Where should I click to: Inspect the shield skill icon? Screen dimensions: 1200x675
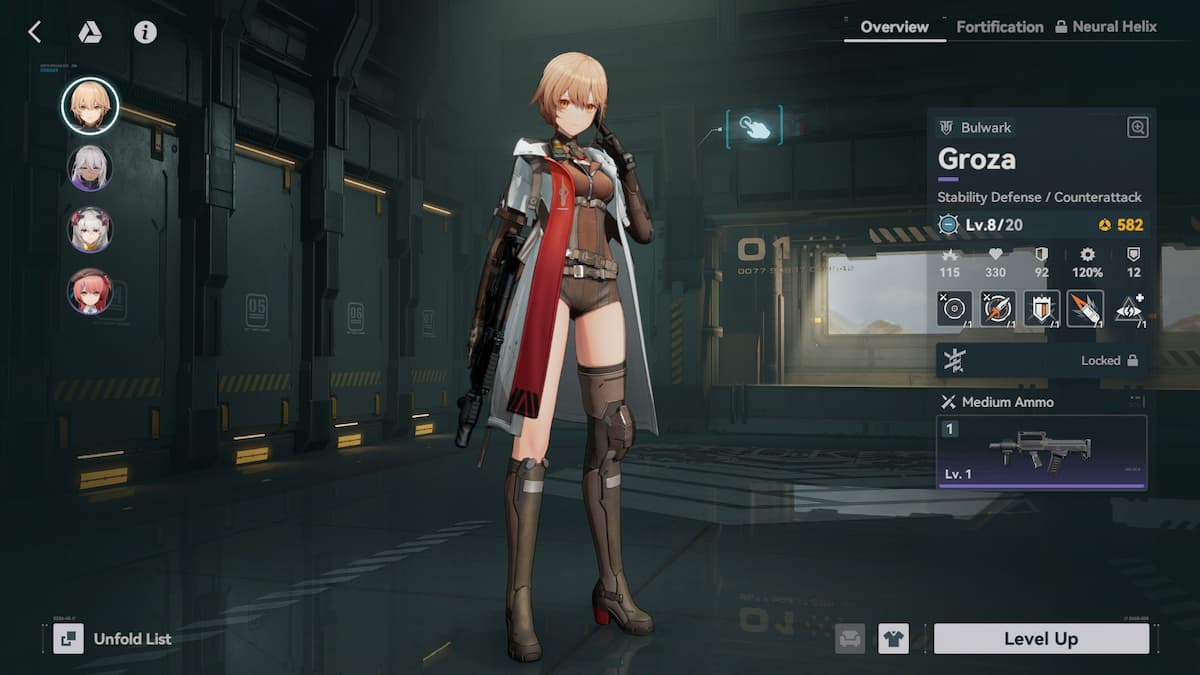[1041, 308]
